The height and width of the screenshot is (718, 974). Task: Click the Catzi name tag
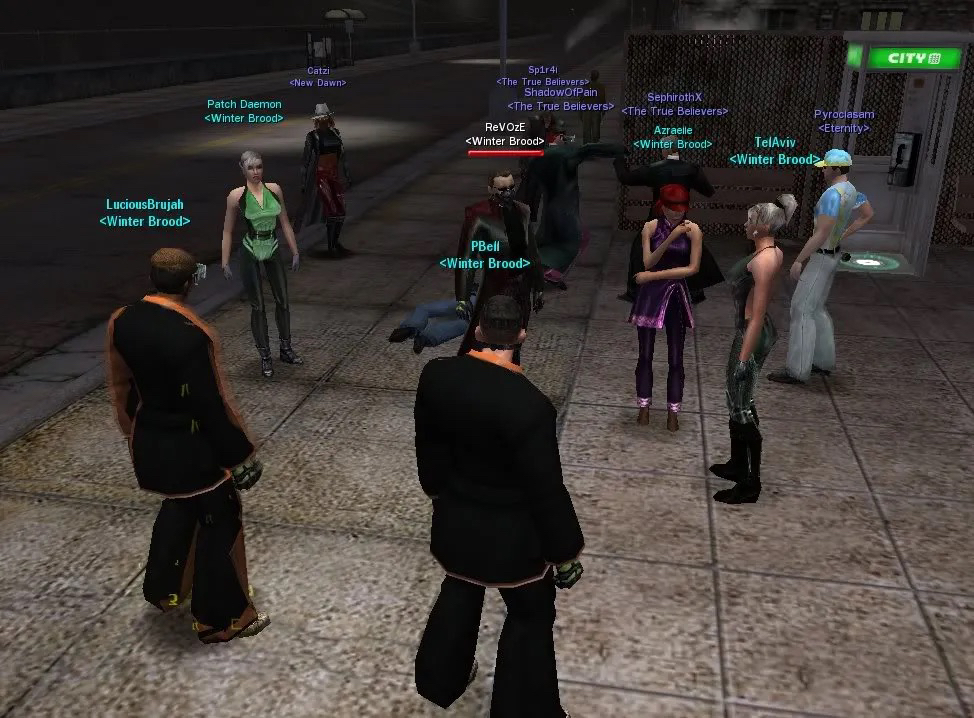[318, 71]
